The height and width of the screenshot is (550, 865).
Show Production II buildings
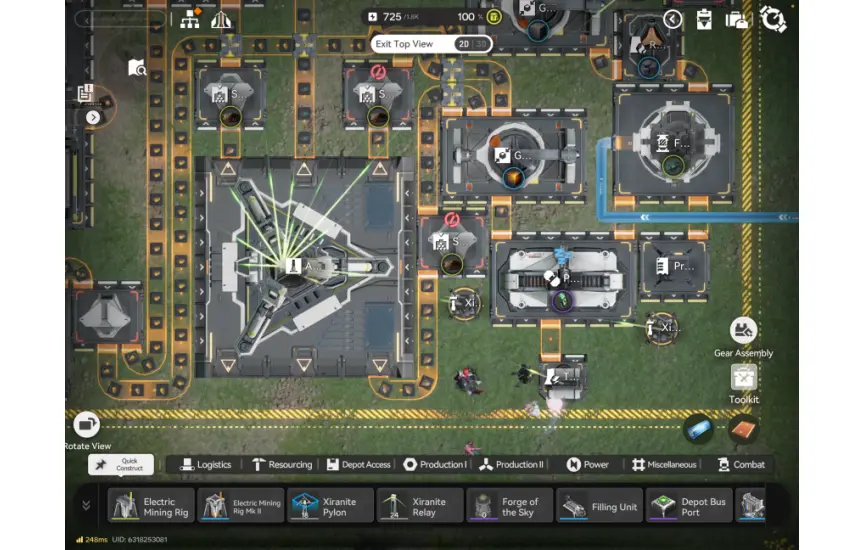point(512,465)
